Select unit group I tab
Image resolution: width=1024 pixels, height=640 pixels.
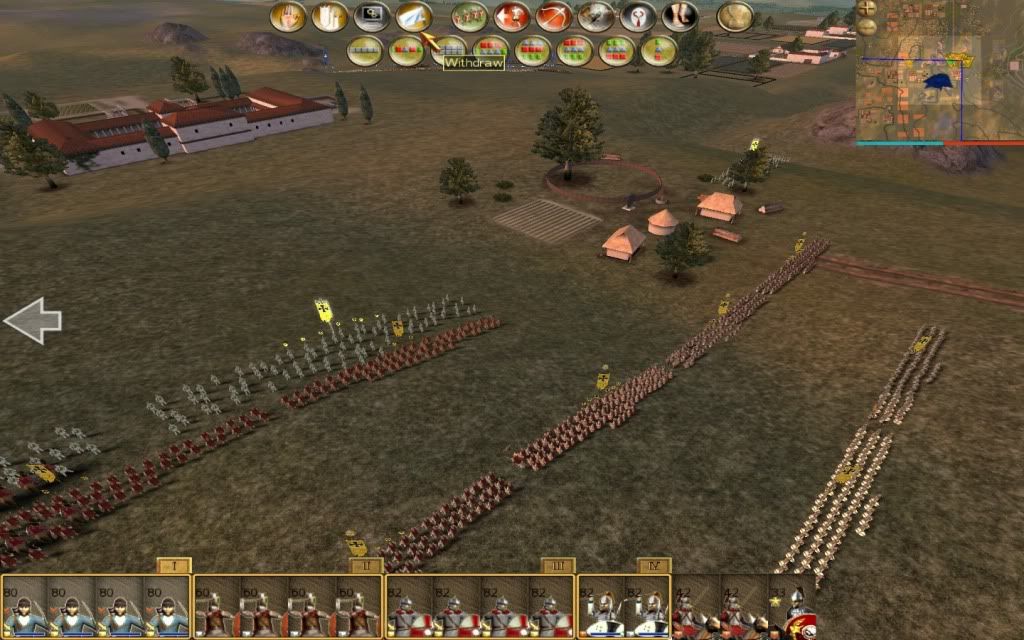click(174, 566)
